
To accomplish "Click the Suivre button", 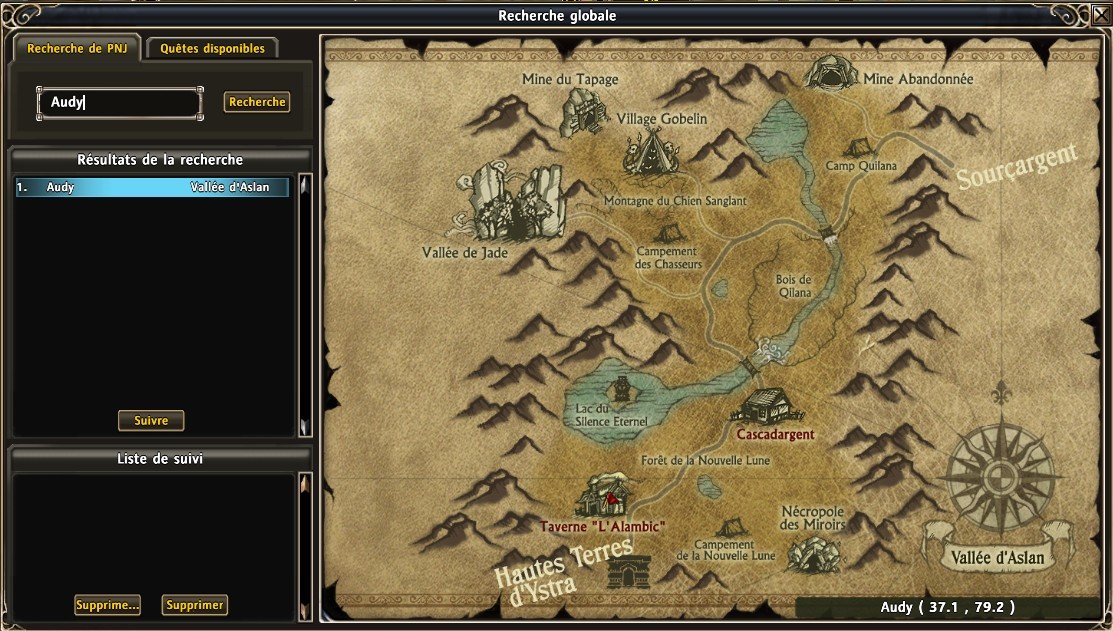I will (151, 421).
